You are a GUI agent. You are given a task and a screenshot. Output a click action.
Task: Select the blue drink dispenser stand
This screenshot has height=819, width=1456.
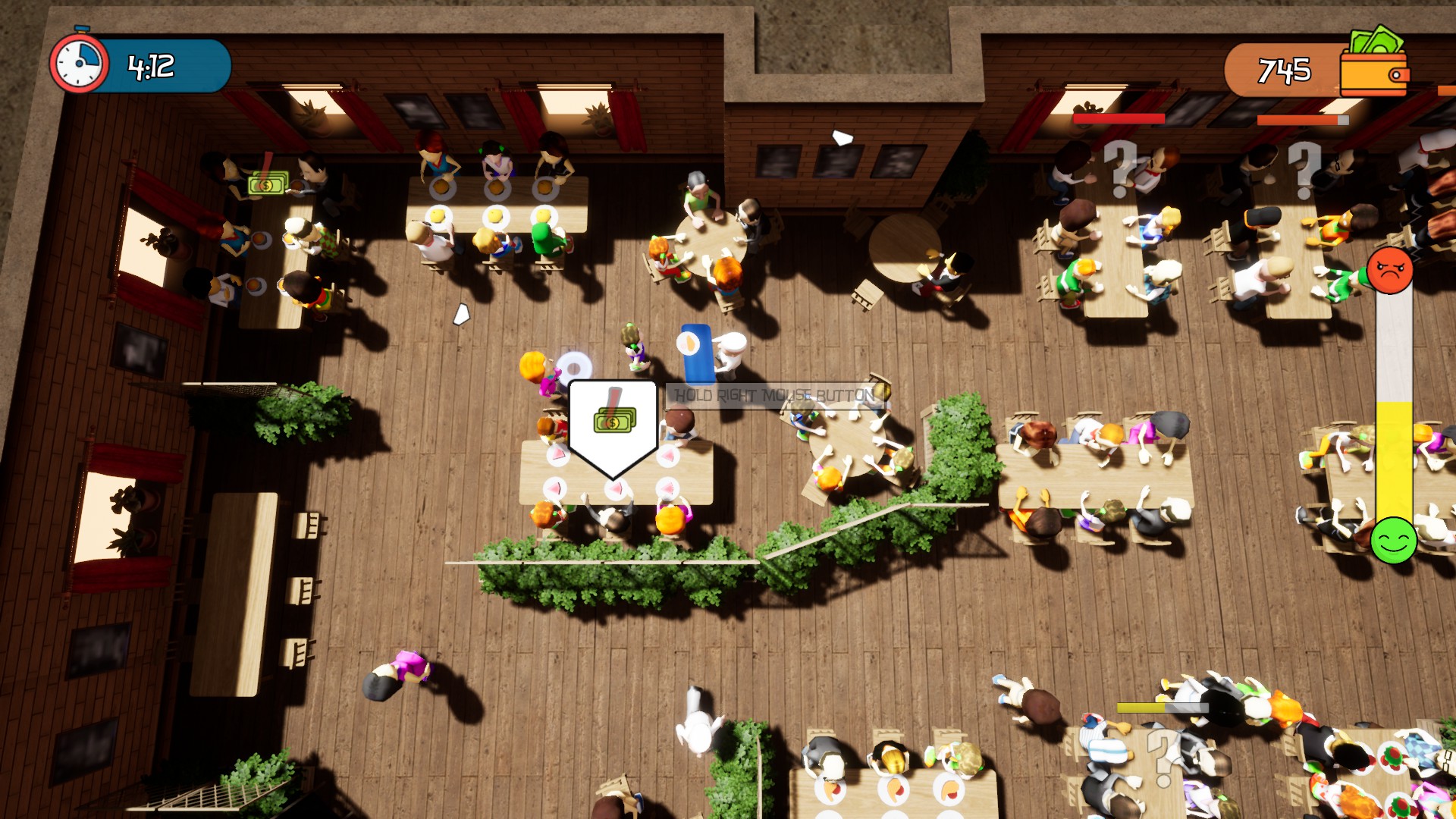696,356
